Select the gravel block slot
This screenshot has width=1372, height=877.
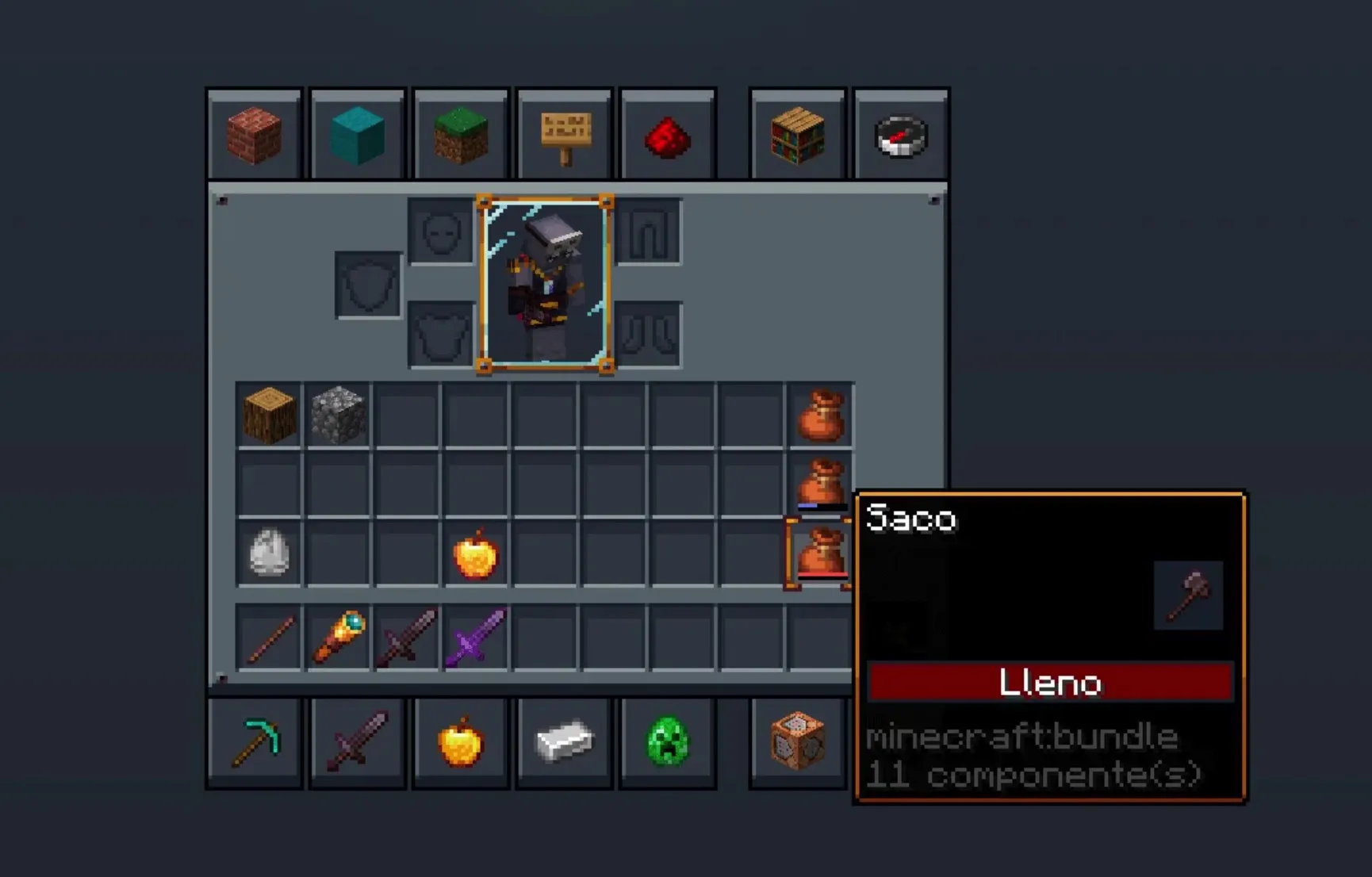point(338,415)
